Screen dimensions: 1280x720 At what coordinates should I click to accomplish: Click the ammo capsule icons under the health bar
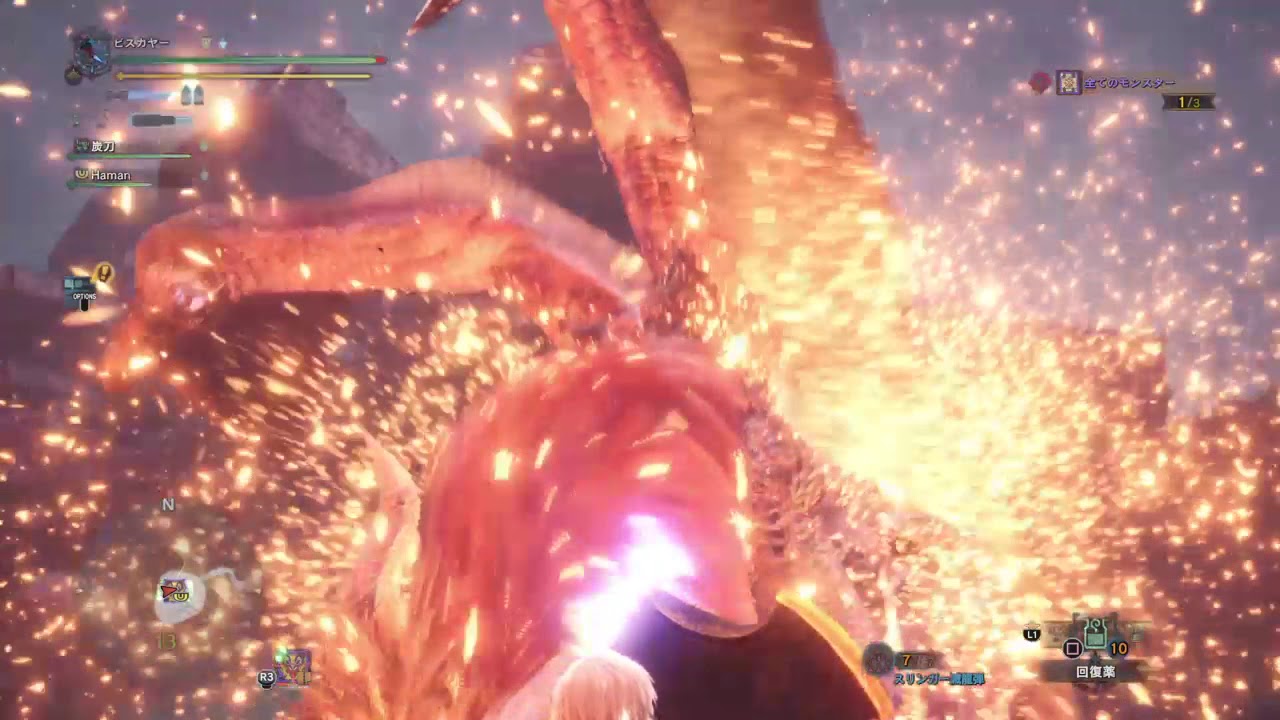pos(190,95)
